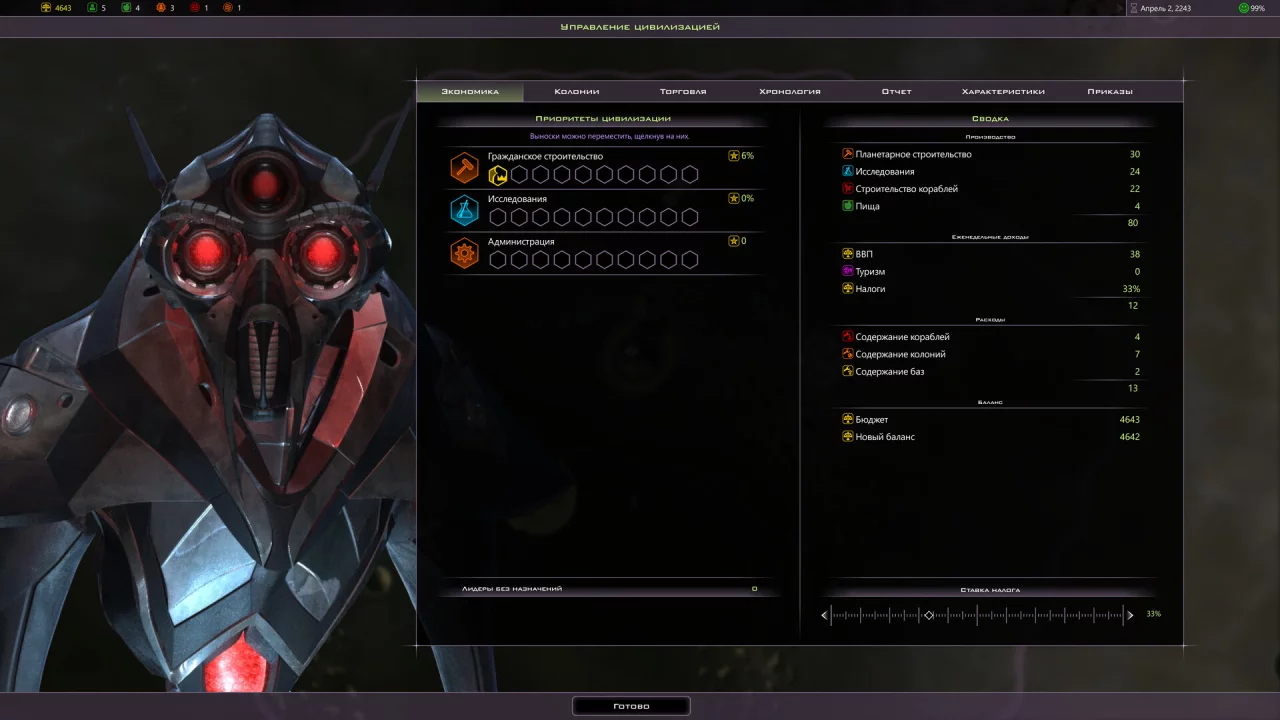The width and height of the screenshot is (1280, 720).
Task: Click the tax rate slider handle
Action: [x=929, y=615]
